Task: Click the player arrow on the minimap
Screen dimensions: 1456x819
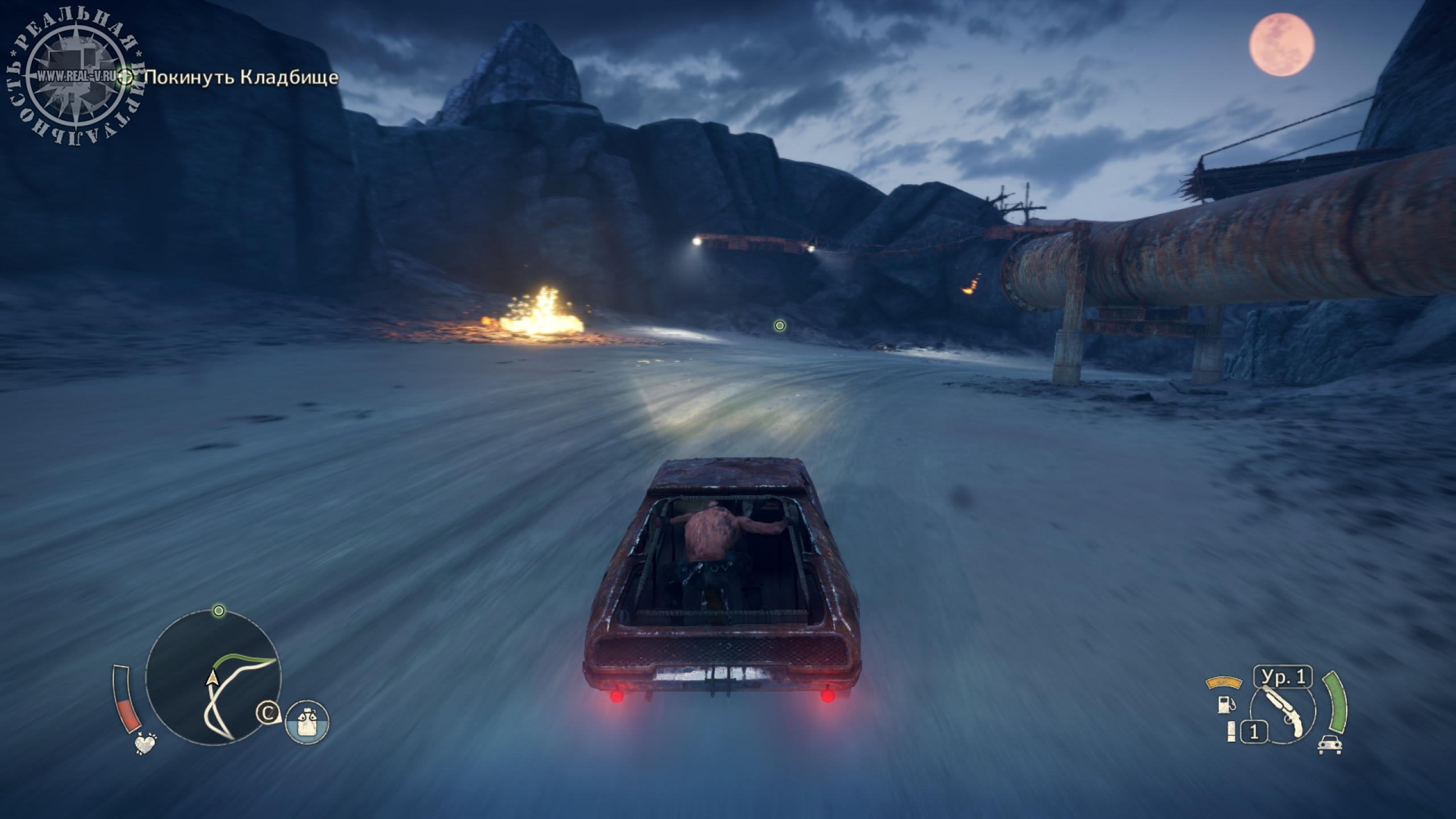Action: [213, 677]
